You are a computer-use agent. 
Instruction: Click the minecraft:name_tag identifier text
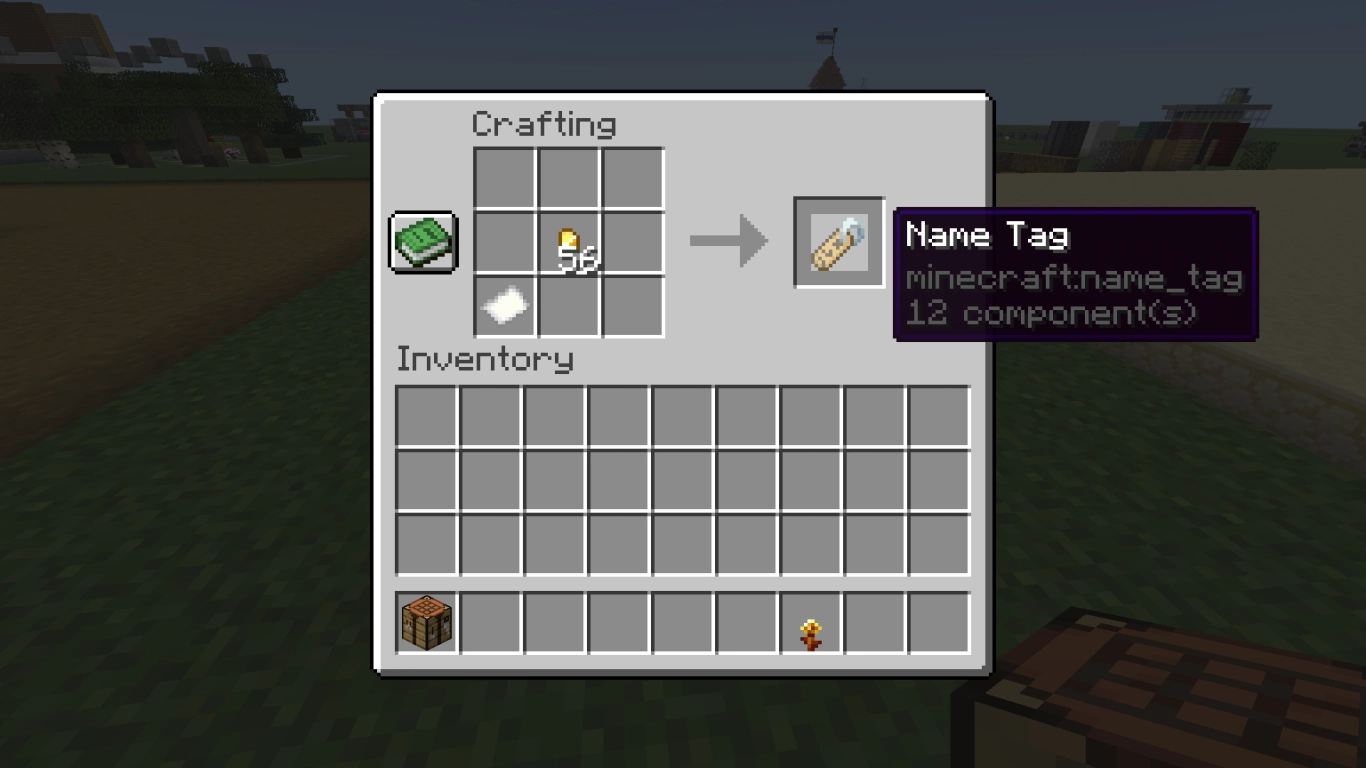(1074, 278)
